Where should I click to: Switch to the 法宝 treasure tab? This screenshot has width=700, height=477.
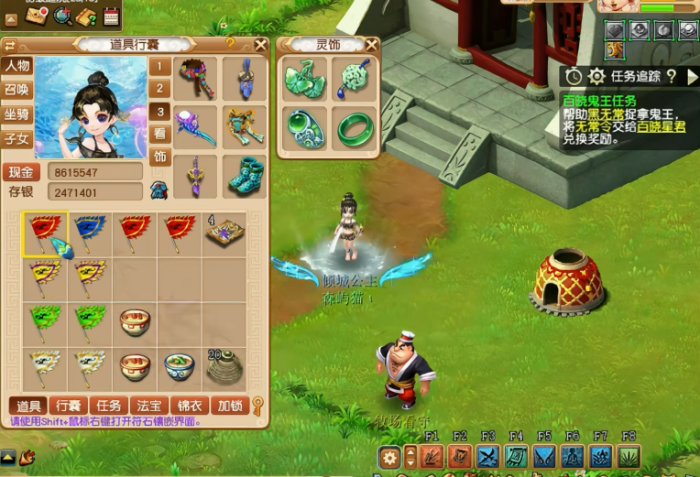[x=149, y=406]
